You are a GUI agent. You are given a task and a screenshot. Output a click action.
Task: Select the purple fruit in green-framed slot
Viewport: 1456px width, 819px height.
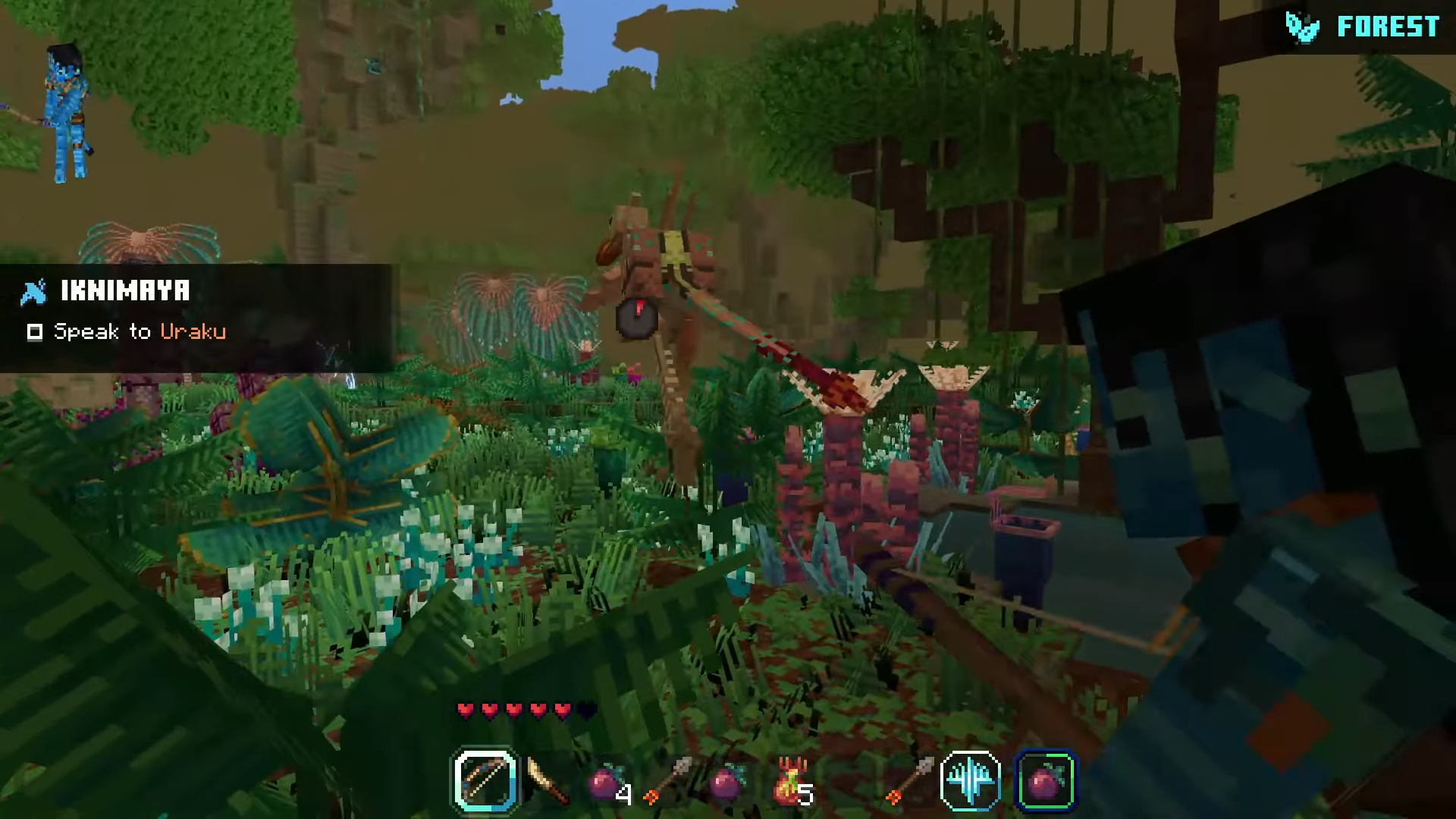[1045, 780]
